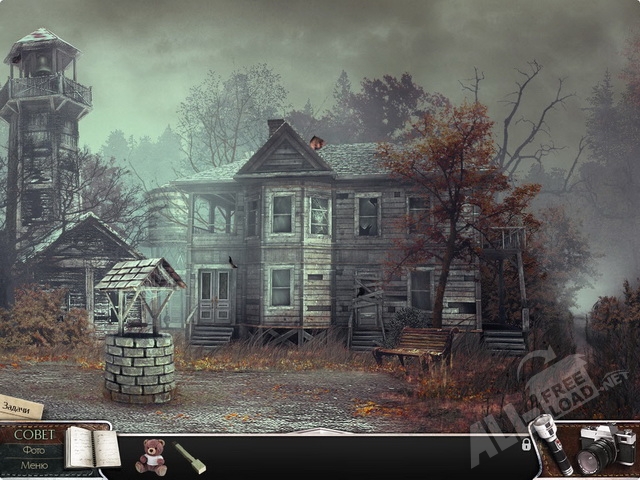Select the teddy bear in inventory
Viewport: 640px width, 480px height.
coord(151,455)
